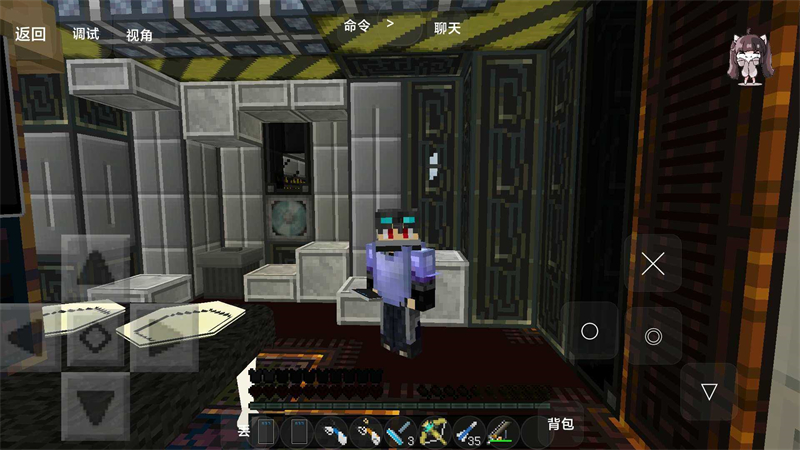The width and height of the screenshot is (800, 450).
Task: Select the crossbow hotbar slot
Action: tap(434, 432)
